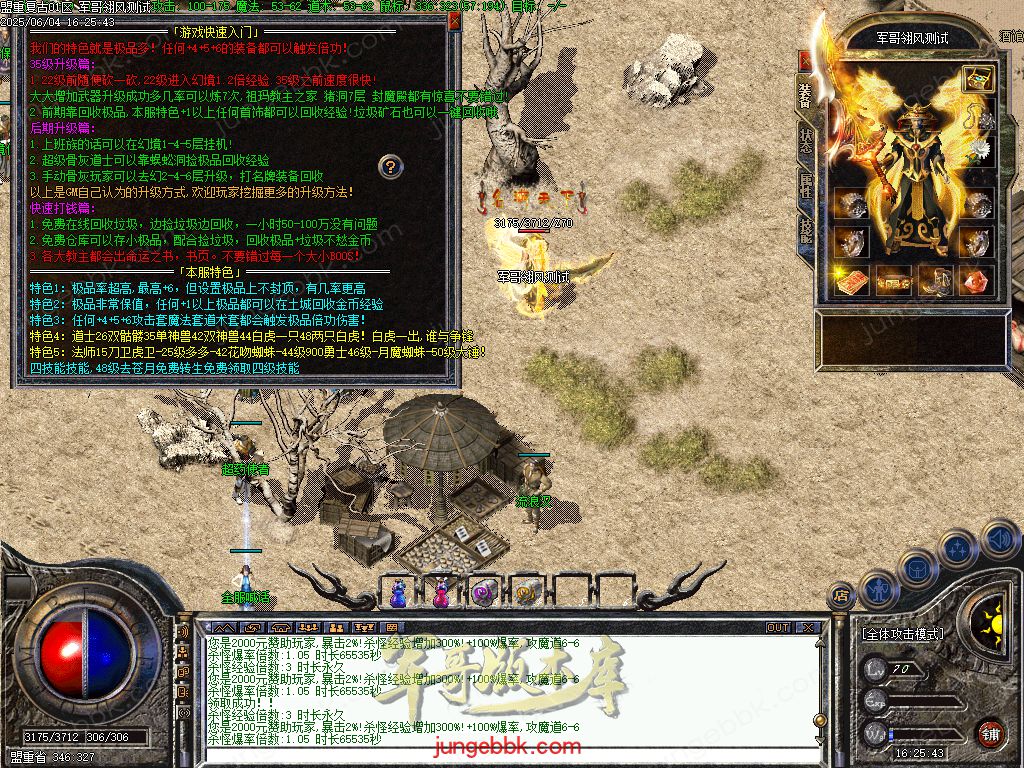Open the bag inventory round button
Image resolution: width=1024 pixels, height=768 pixels.
pos(919,568)
